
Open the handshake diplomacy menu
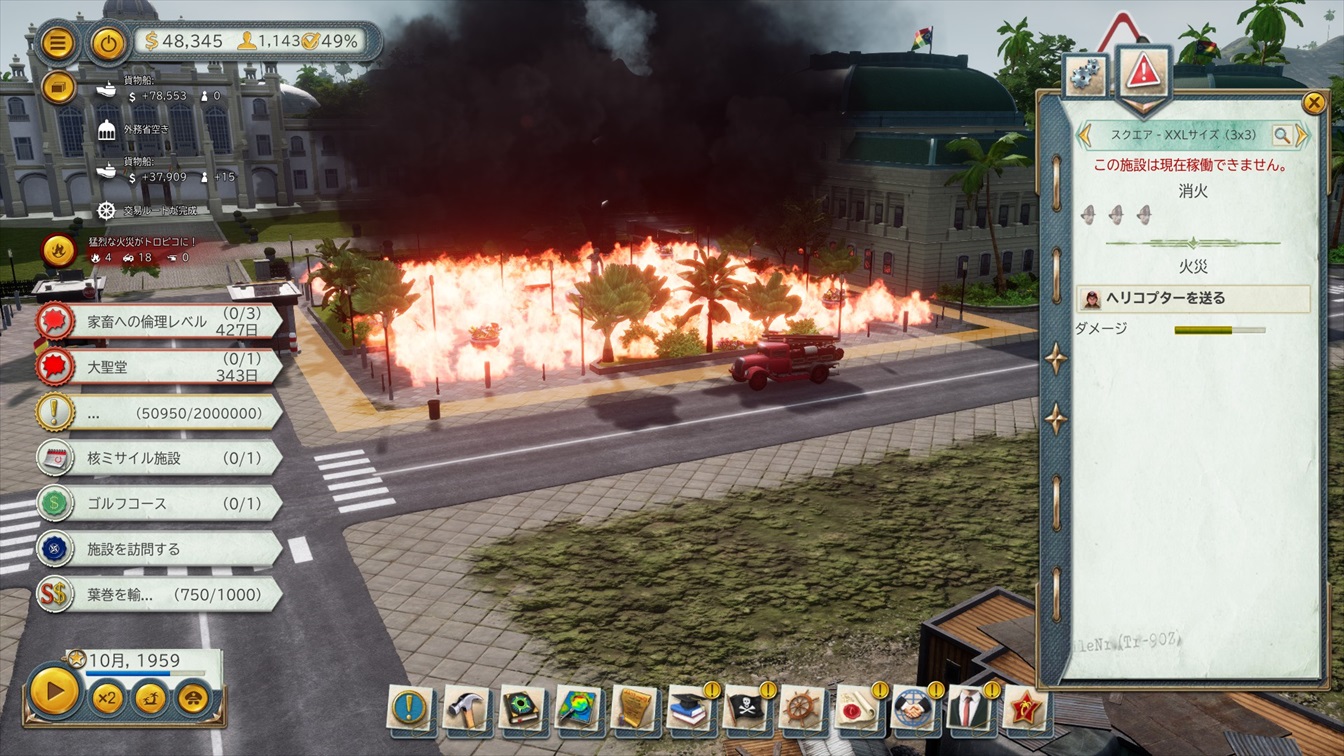pyautogui.click(x=913, y=708)
